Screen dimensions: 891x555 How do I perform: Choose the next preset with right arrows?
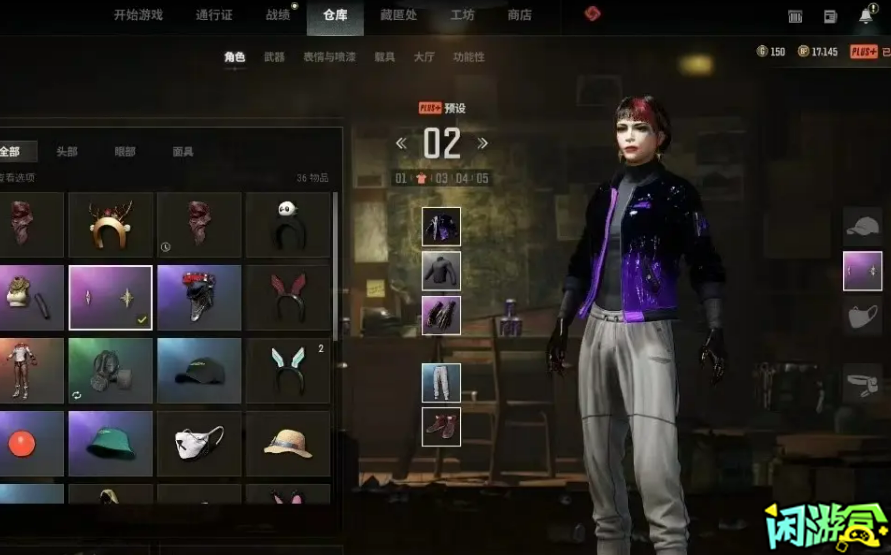pos(483,143)
